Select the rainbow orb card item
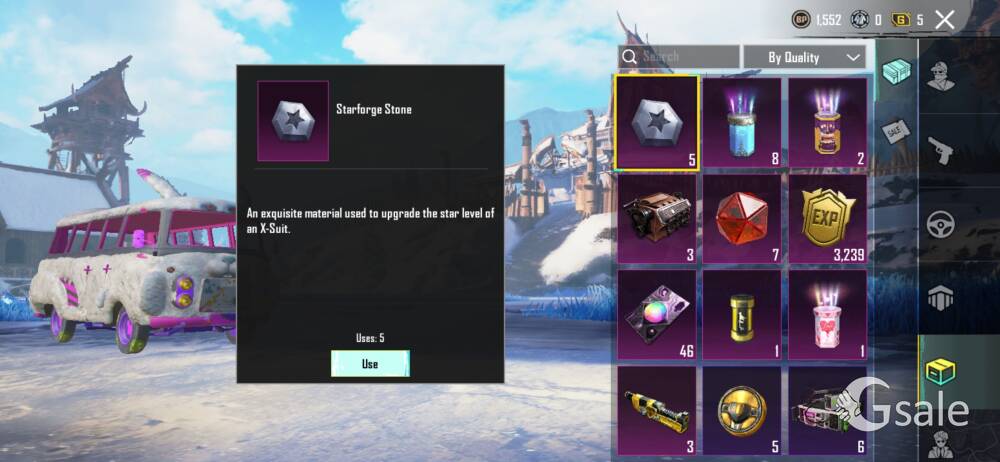The image size is (1000, 462). tap(656, 314)
